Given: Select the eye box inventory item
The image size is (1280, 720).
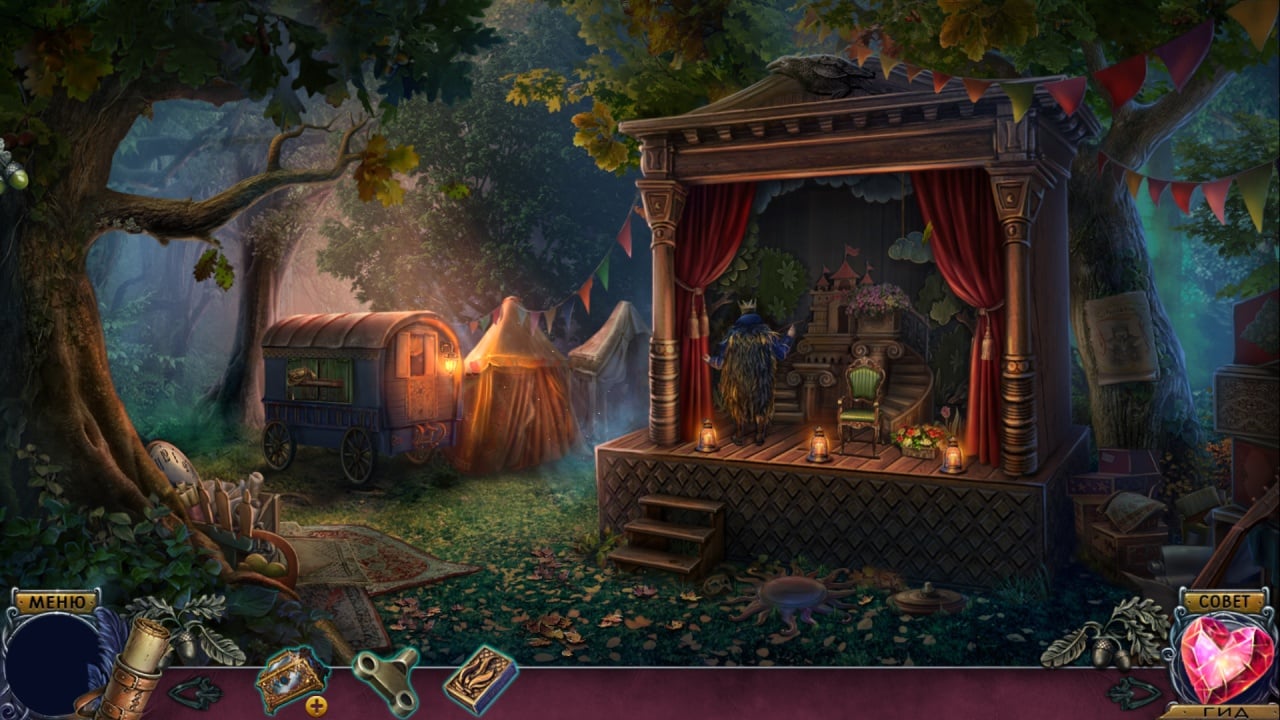Looking at the screenshot, I should point(290,680).
